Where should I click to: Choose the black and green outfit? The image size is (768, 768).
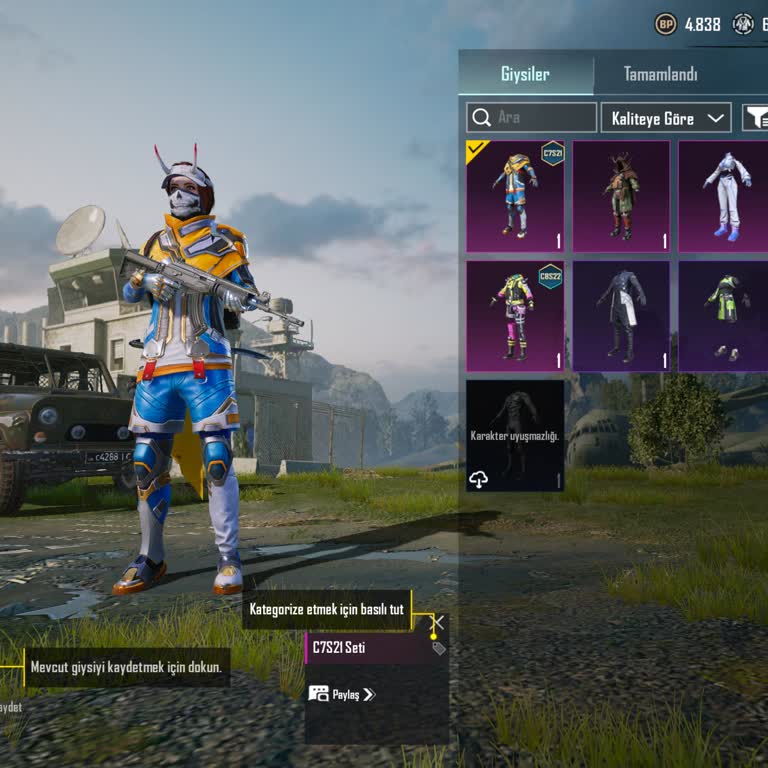pos(725,316)
